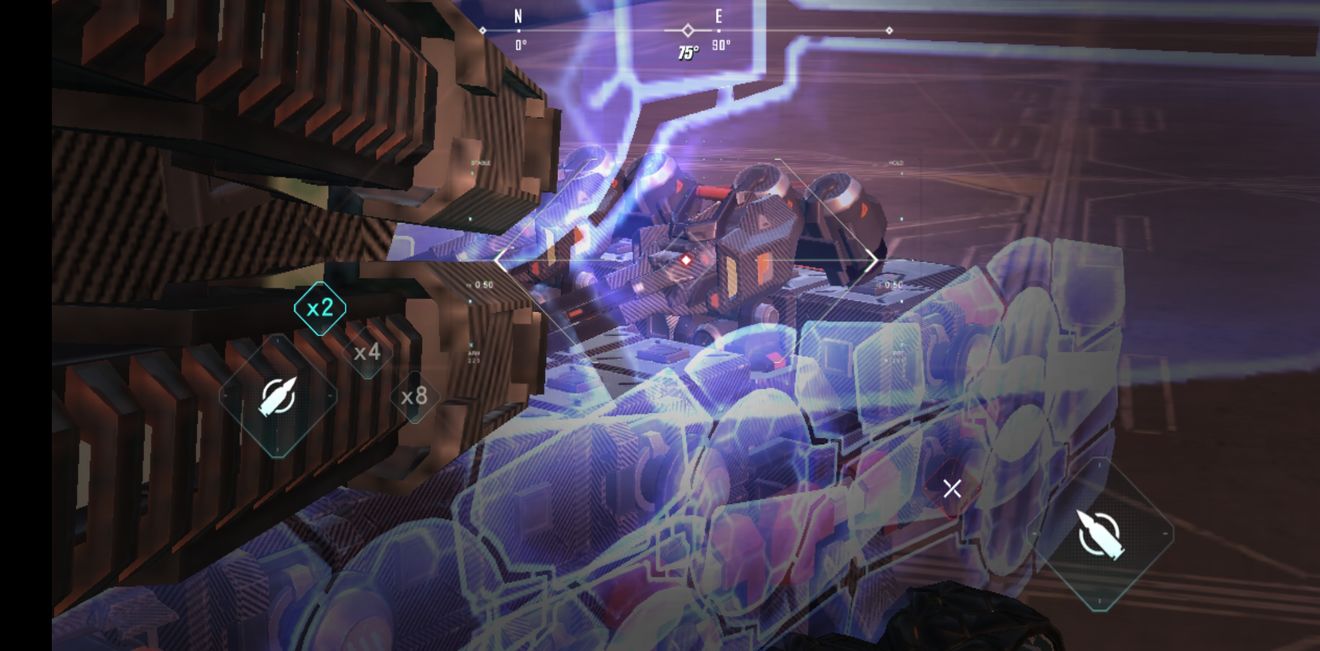Select the x2 zoom level
Viewport: 1320px width, 651px height.
click(320, 308)
